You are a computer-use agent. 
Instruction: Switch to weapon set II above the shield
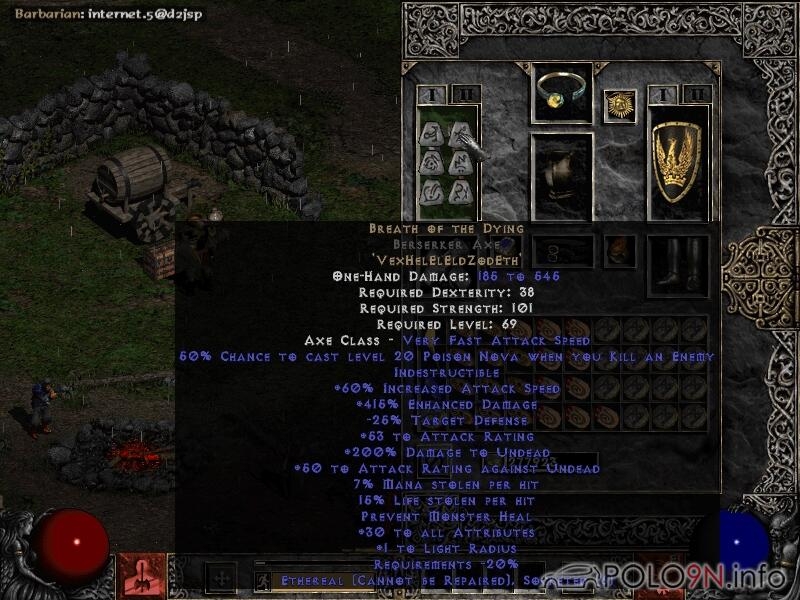tap(698, 94)
